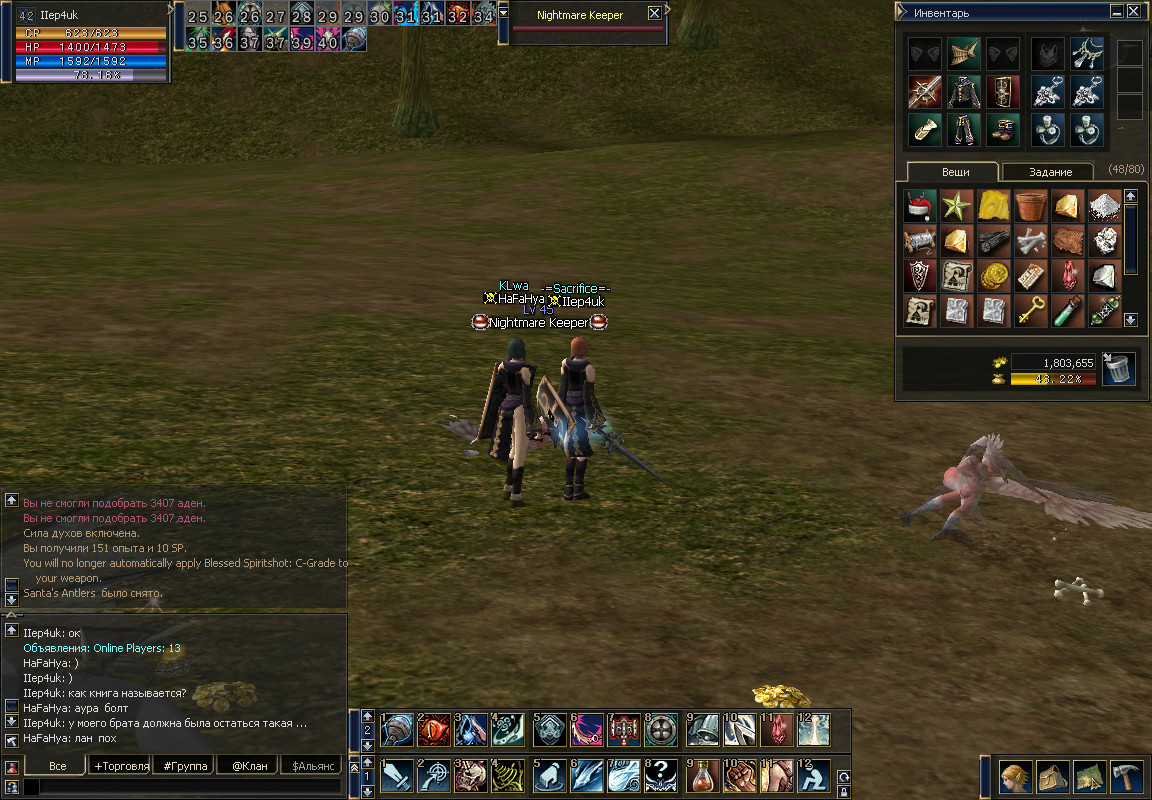Pick the golden key in the inventory
1152x800 pixels.
[1030, 310]
